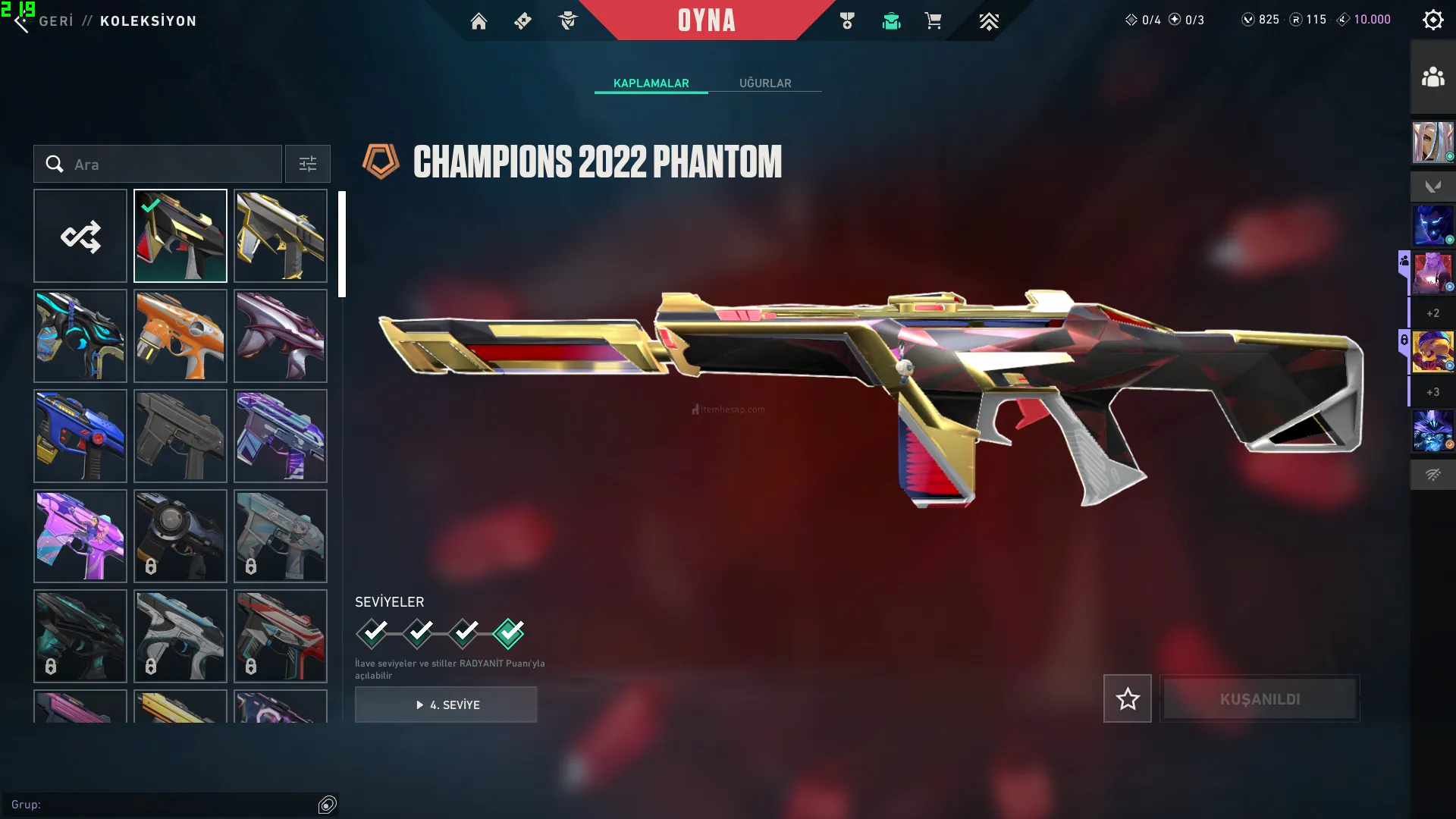The width and height of the screenshot is (1456, 819).
Task: Select the default gray Phantom thumbnail
Action: click(x=180, y=436)
